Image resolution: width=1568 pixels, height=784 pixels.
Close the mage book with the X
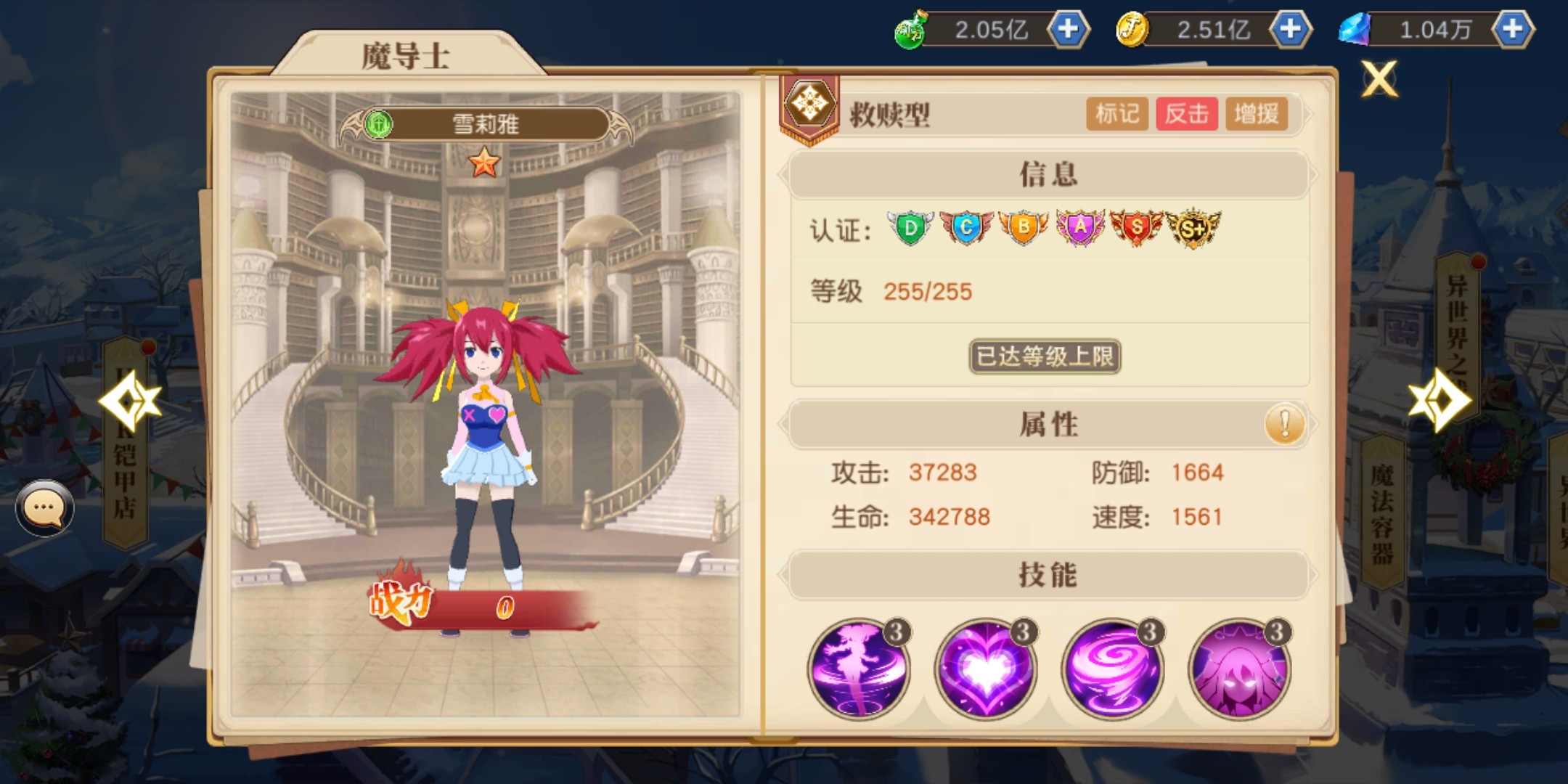point(1379,79)
